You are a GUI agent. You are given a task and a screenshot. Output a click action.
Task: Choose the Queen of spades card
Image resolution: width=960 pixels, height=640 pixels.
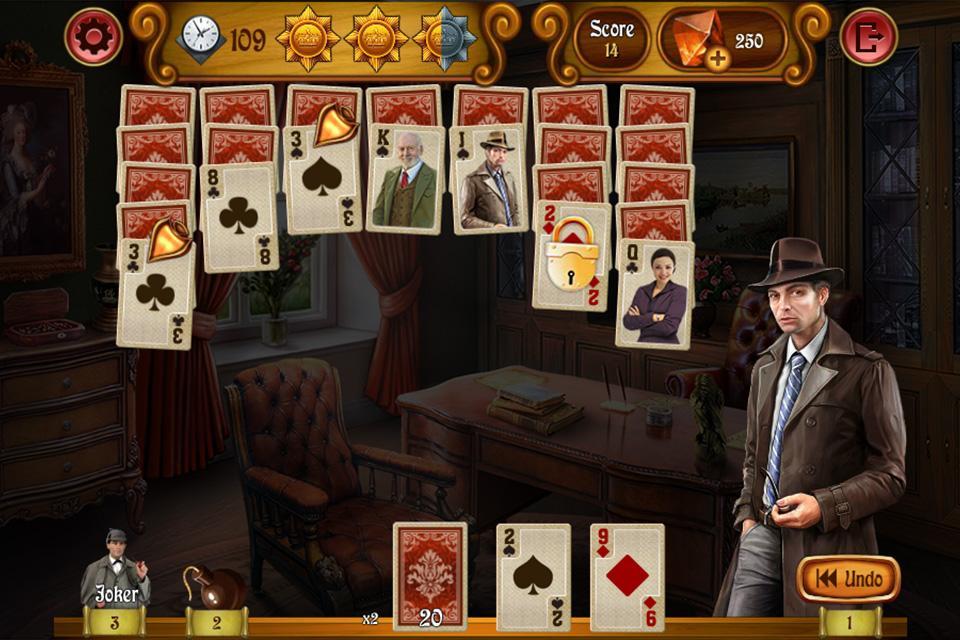pos(654,295)
